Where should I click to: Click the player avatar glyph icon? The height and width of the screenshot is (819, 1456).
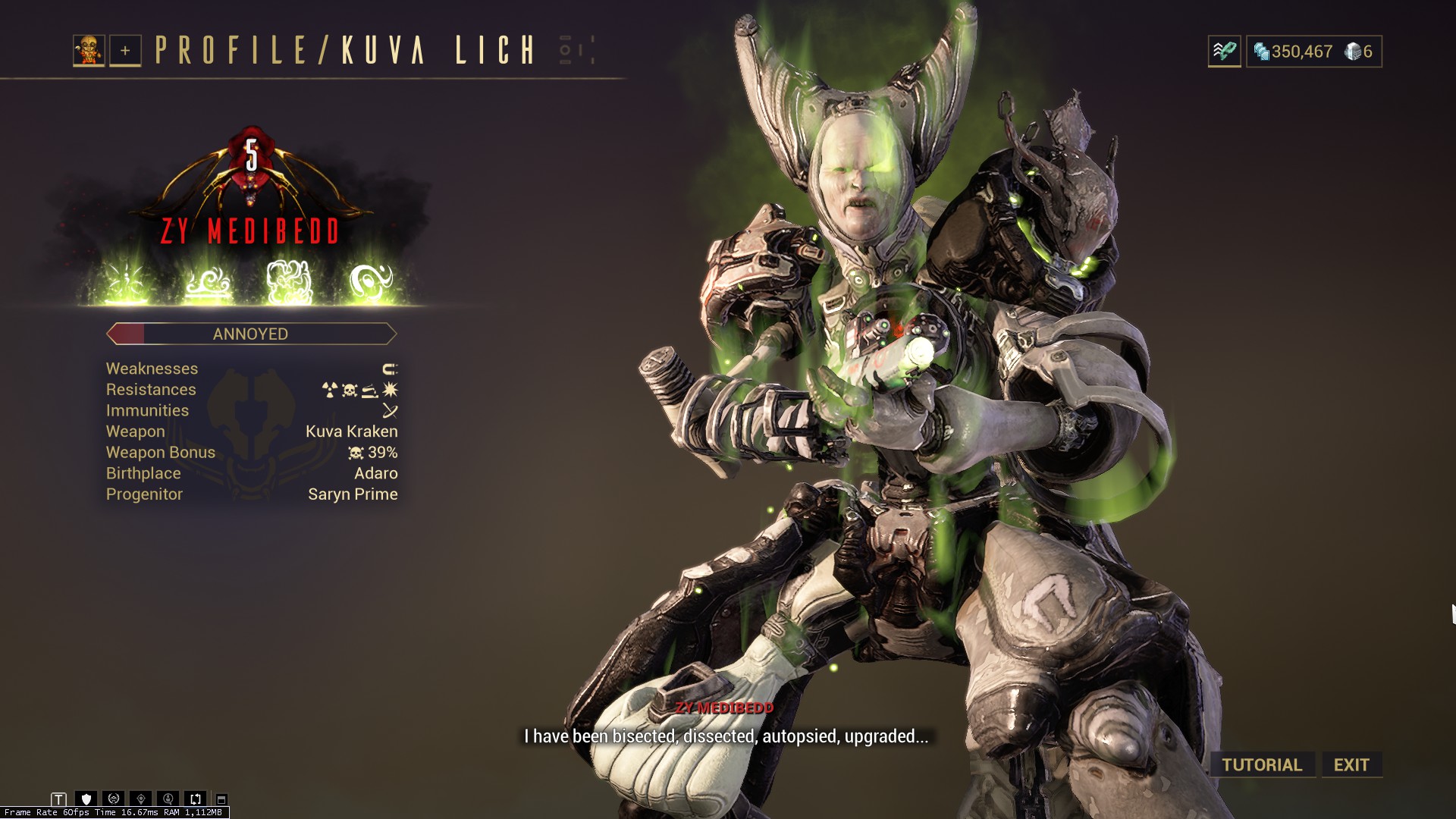point(89,51)
